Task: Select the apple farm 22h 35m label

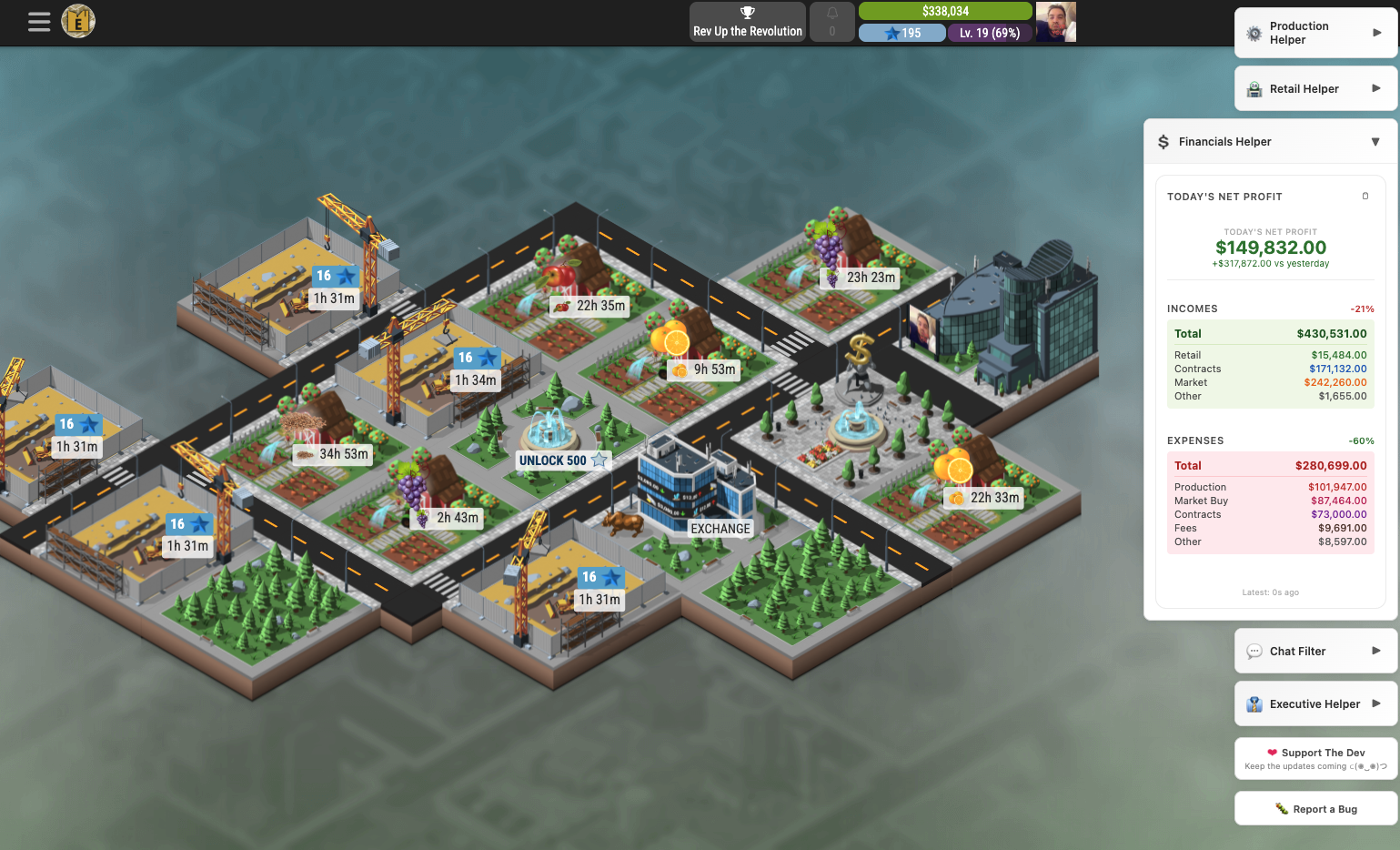Action: pos(590,306)
